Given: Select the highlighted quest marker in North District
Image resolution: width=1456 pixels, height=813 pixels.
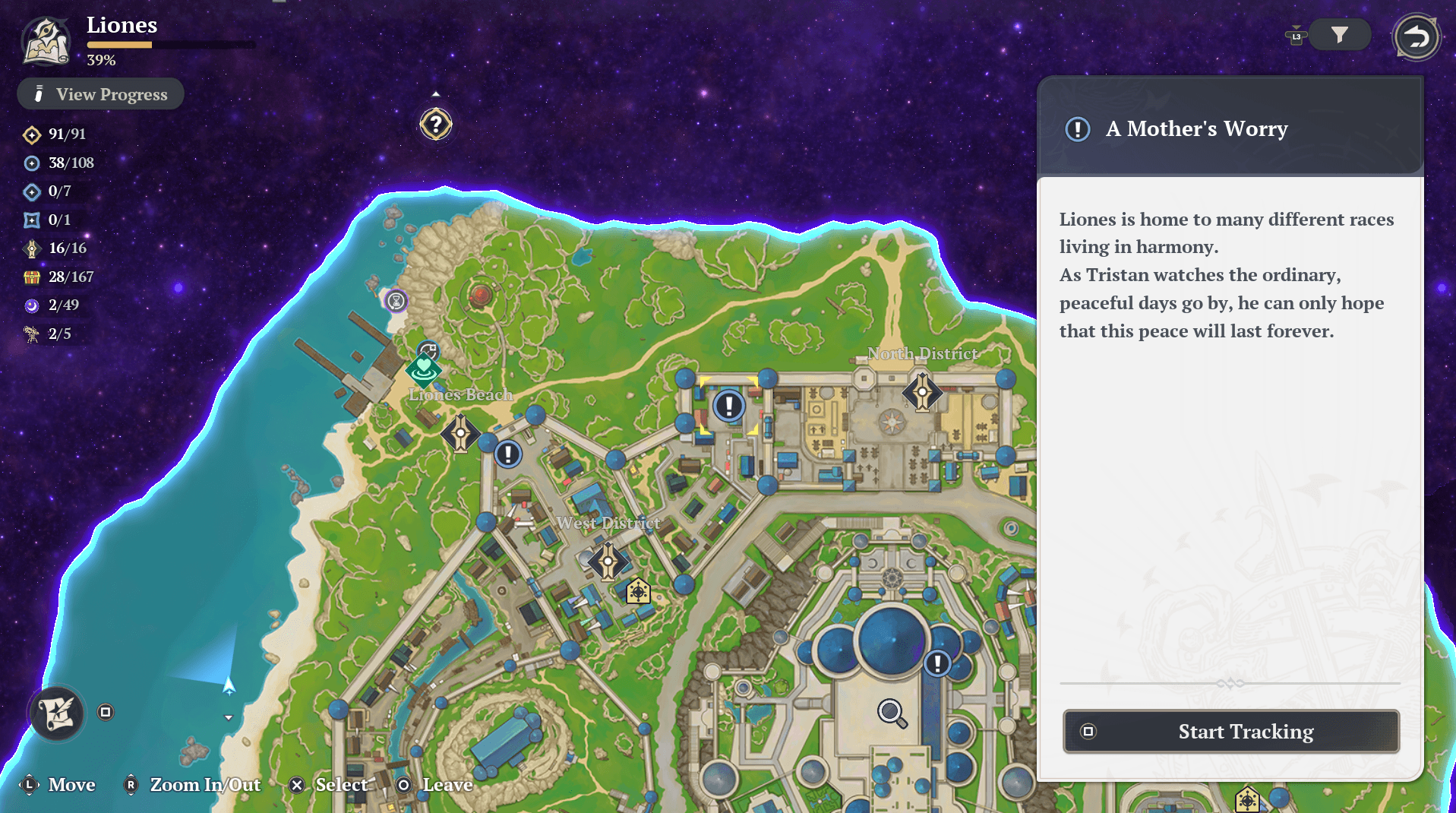Looking at the screenshot, I should (x=728, y=406).
